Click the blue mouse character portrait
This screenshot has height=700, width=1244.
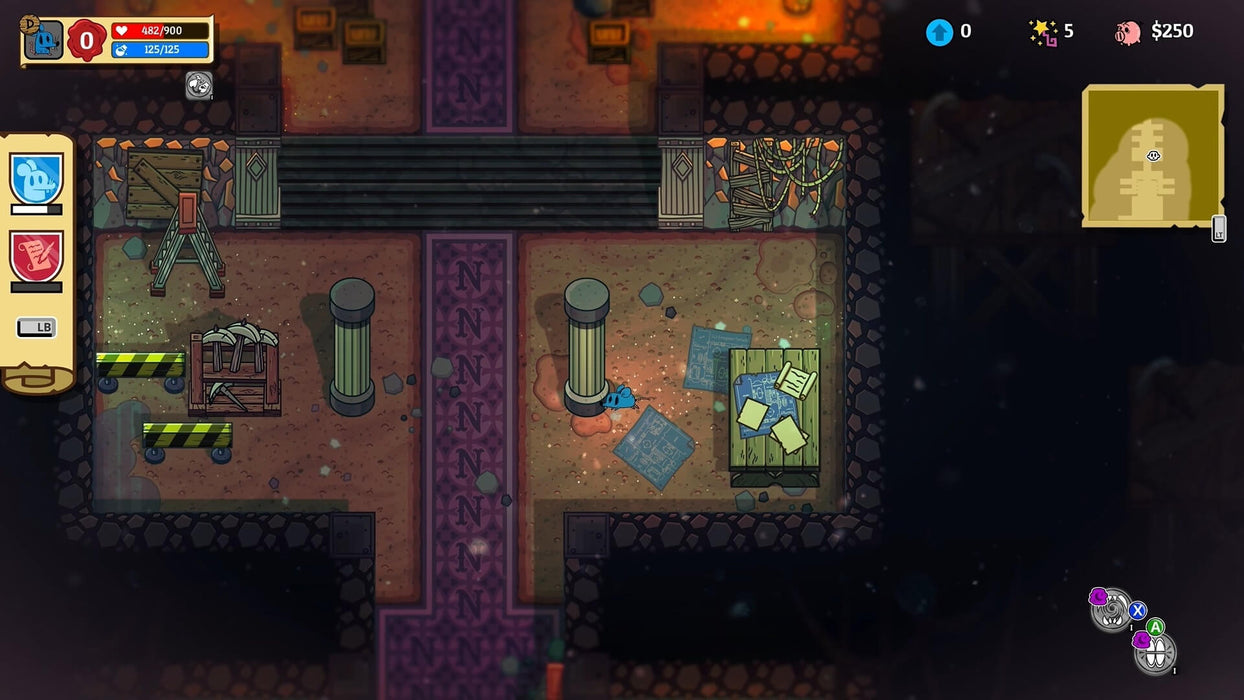pos(43,40)
